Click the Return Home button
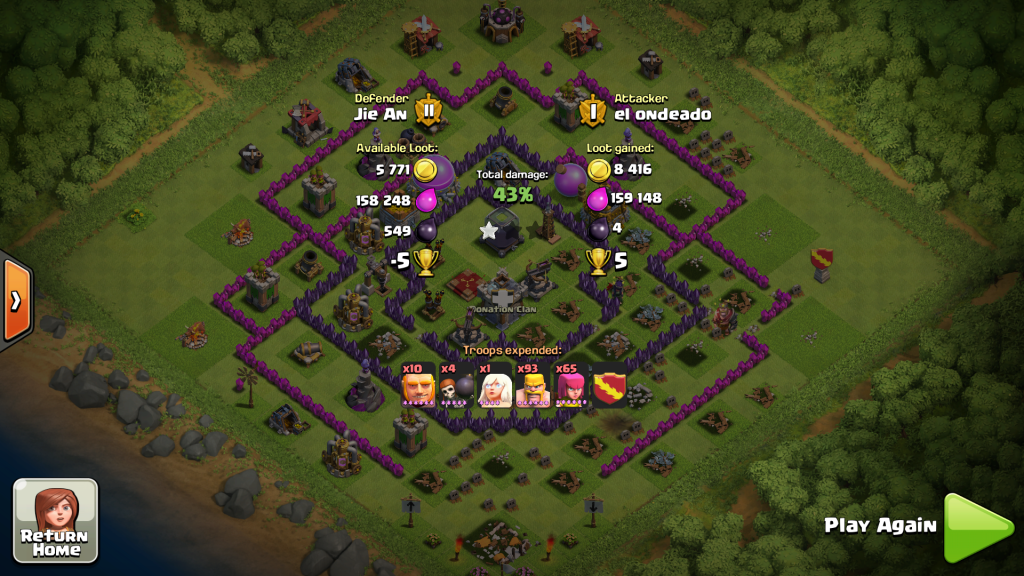Image resolution: width=1024 pixels, height=576 pixels. pyautogui.click(x=56, y=520)
